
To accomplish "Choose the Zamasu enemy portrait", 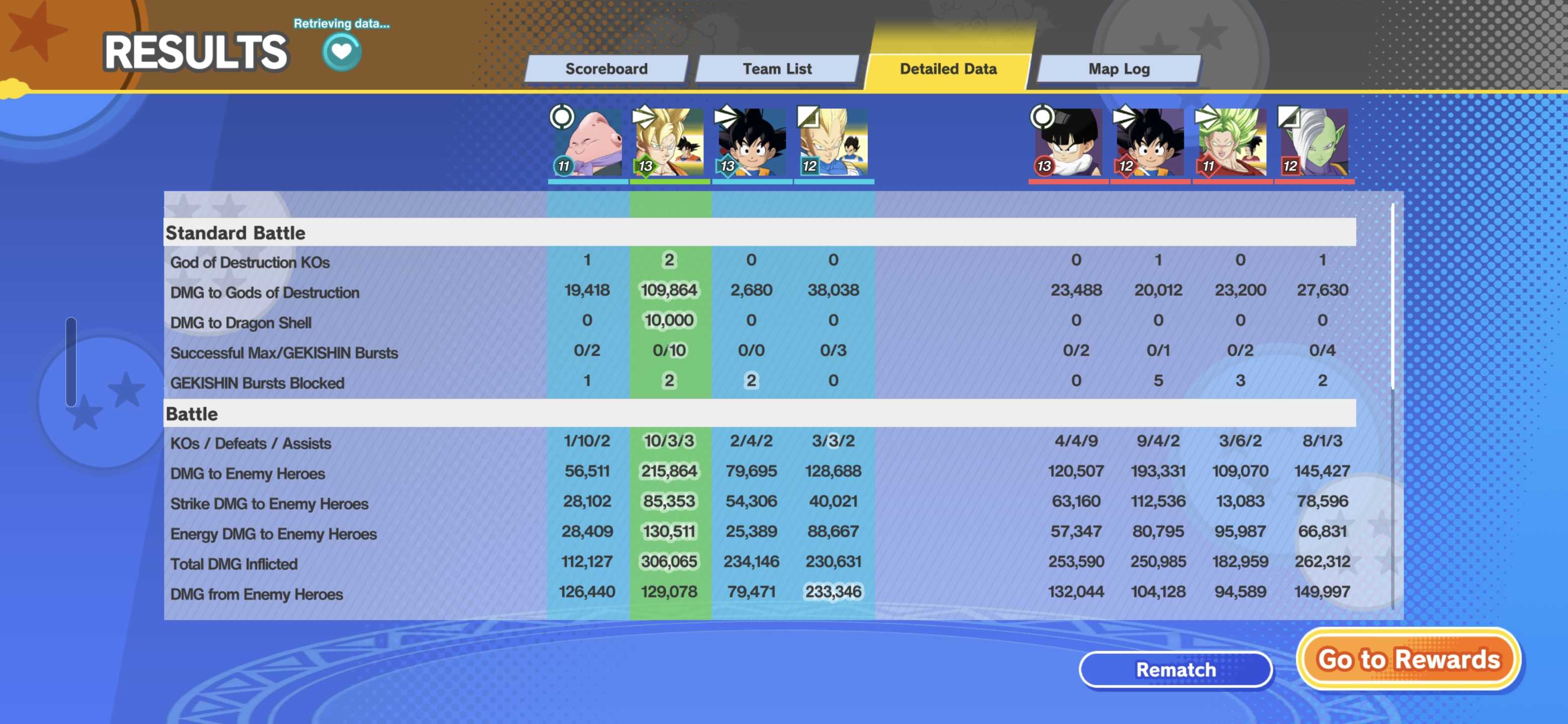I will (1314, 143).
